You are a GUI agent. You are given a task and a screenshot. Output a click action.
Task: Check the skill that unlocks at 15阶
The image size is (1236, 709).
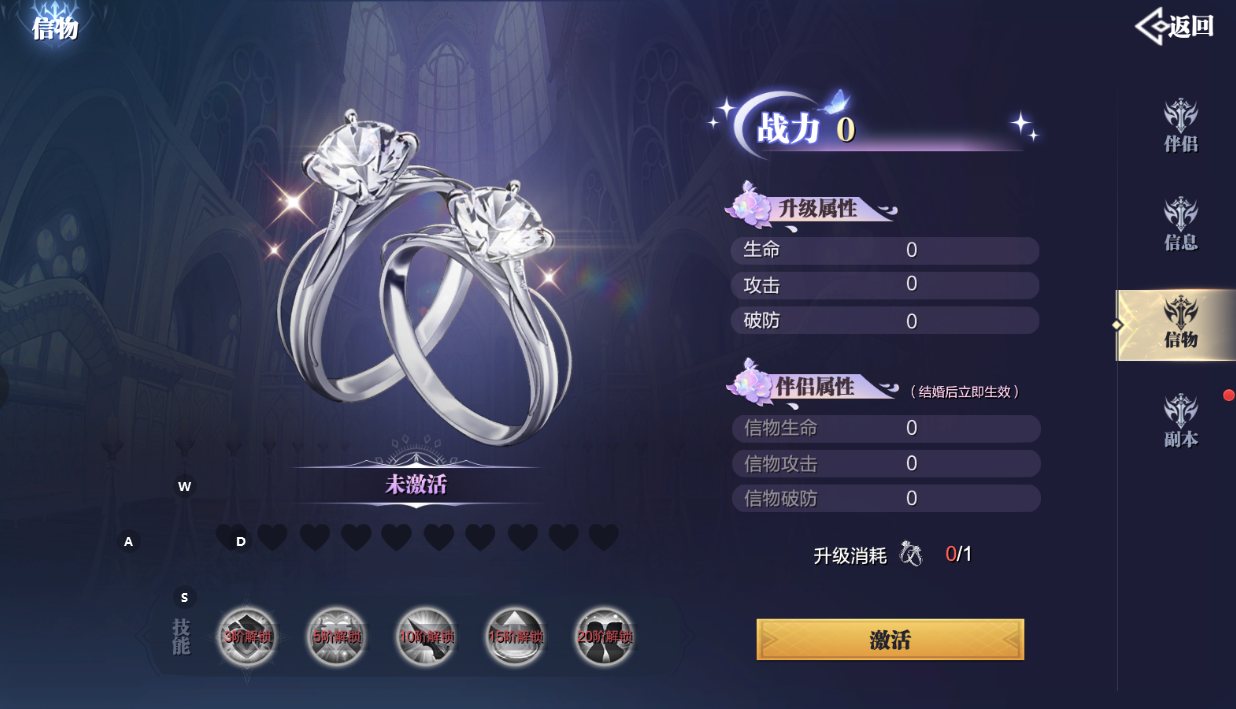515,636
